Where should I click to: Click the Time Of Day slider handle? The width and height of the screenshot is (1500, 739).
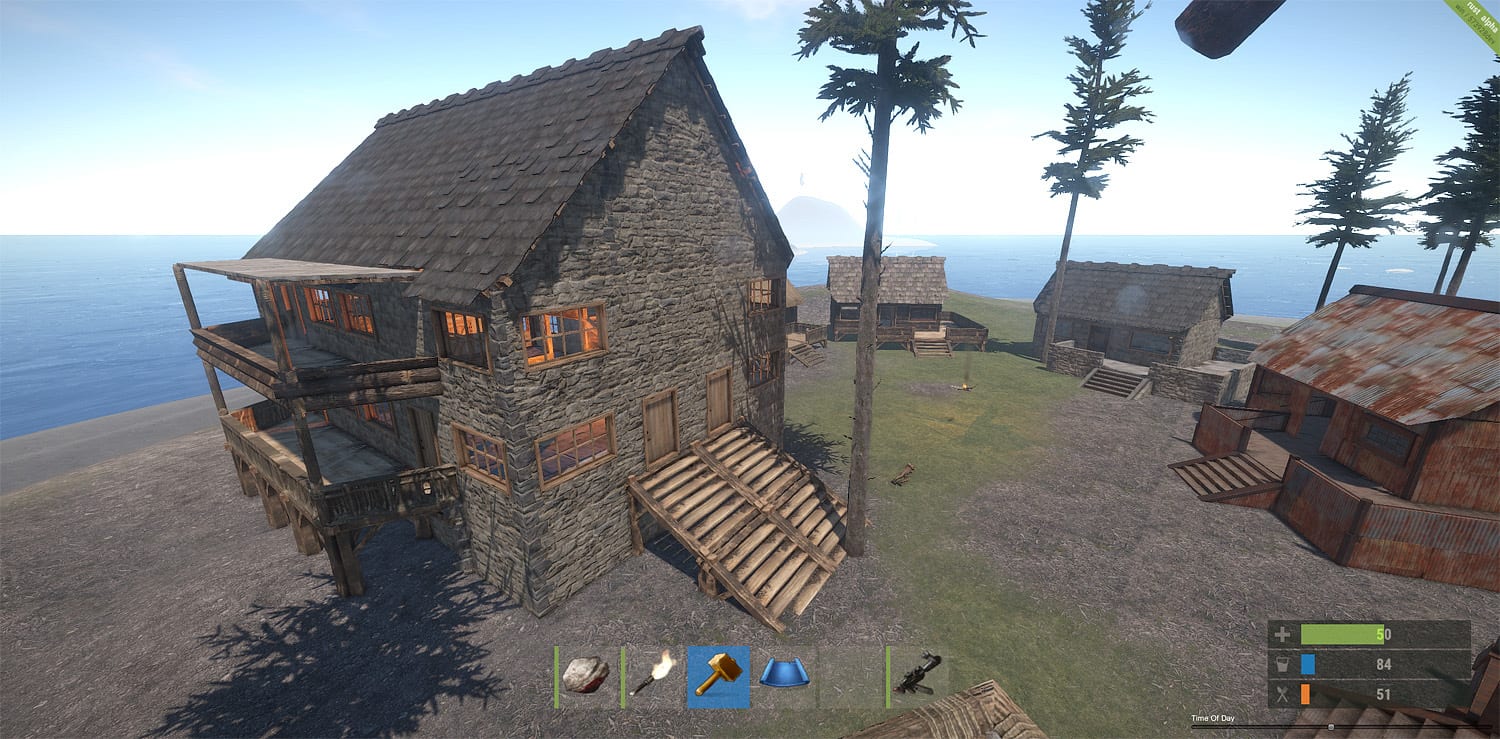point(1330,727)
